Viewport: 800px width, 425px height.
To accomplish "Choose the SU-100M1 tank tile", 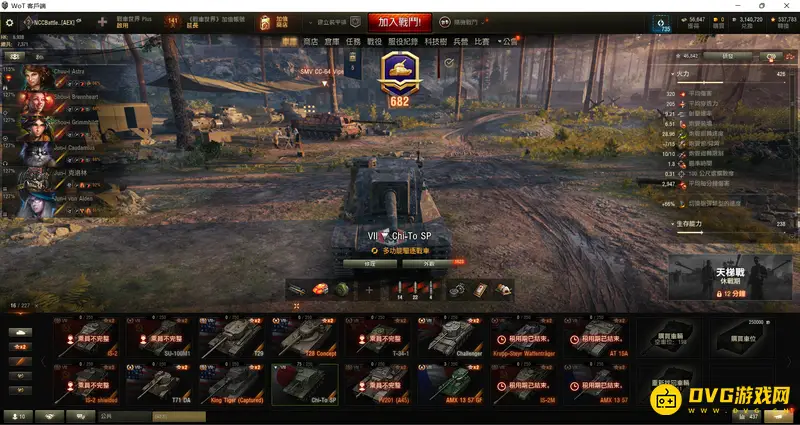I will 159,337.
